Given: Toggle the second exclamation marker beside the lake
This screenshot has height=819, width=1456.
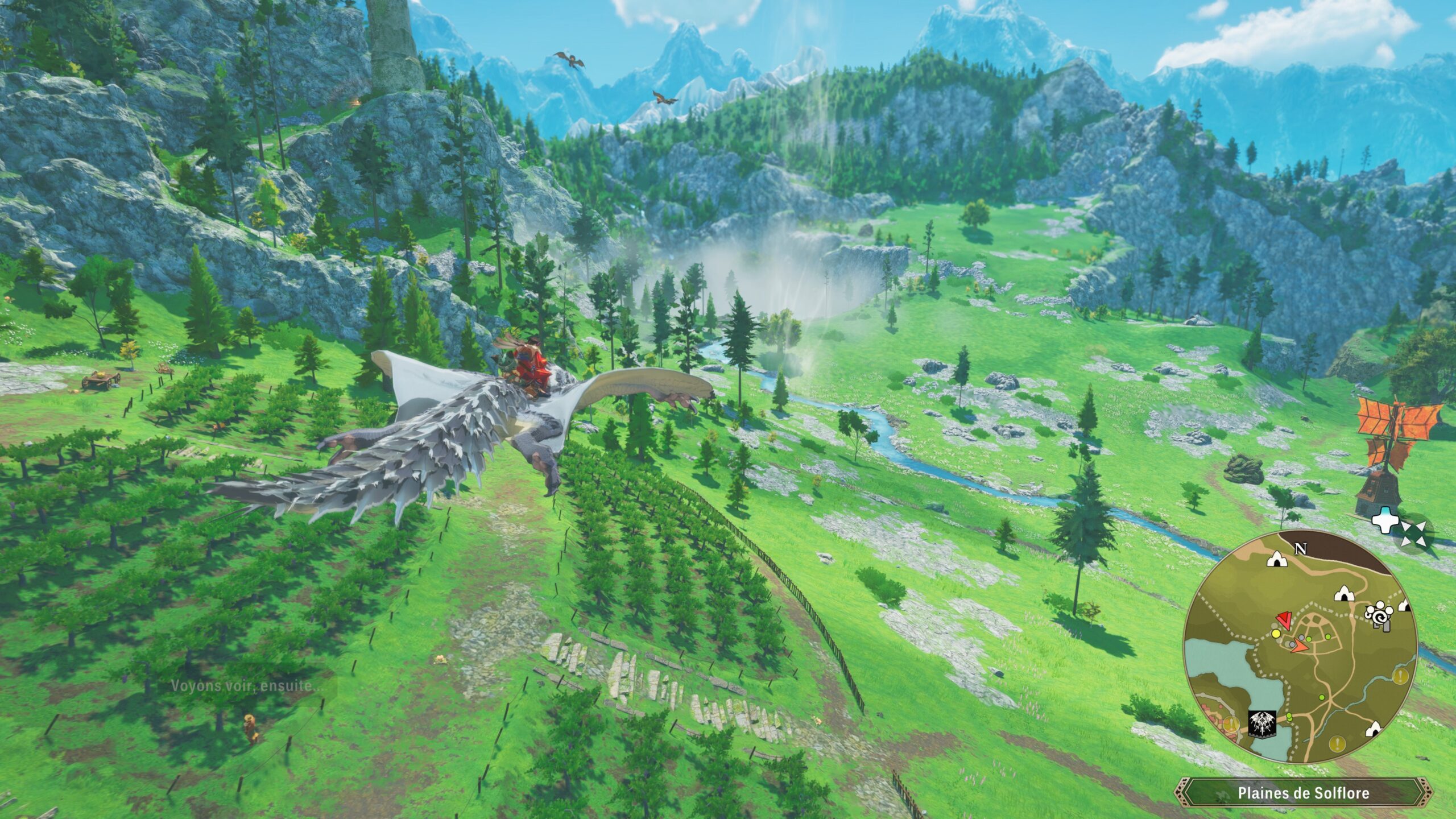Looking at the screenshot, I should [x=1231, y=723].
